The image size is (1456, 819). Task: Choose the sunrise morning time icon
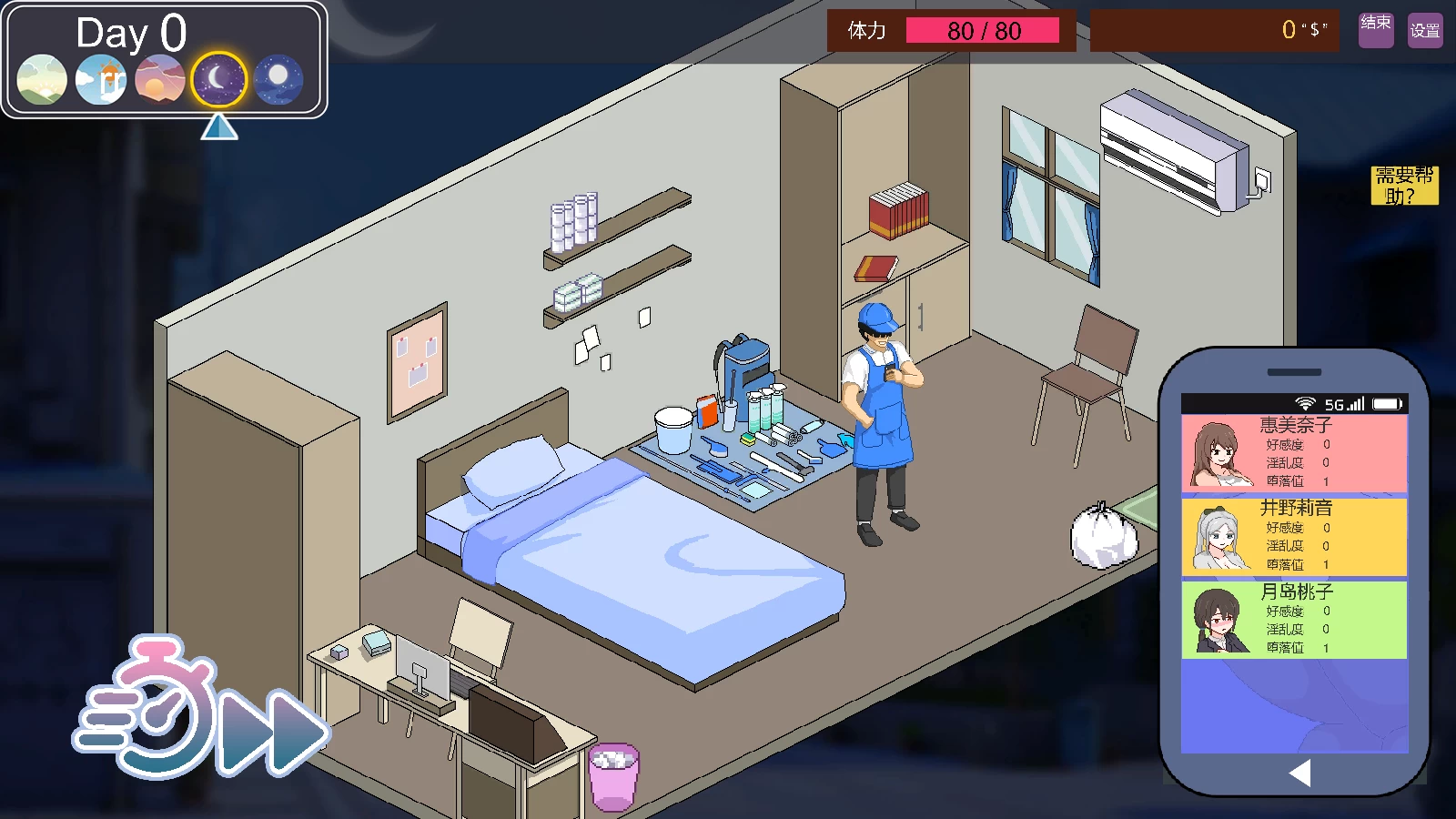42,79
